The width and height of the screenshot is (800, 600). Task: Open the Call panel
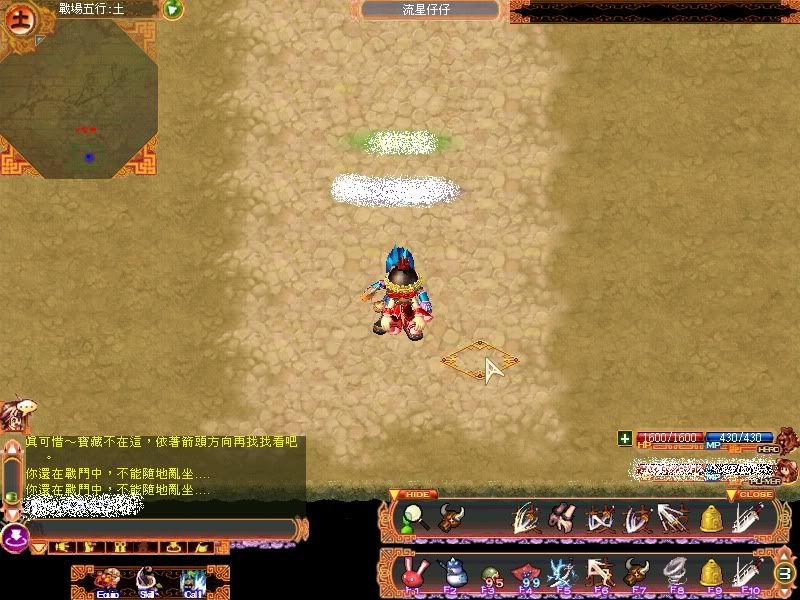[x=194, y=581]
